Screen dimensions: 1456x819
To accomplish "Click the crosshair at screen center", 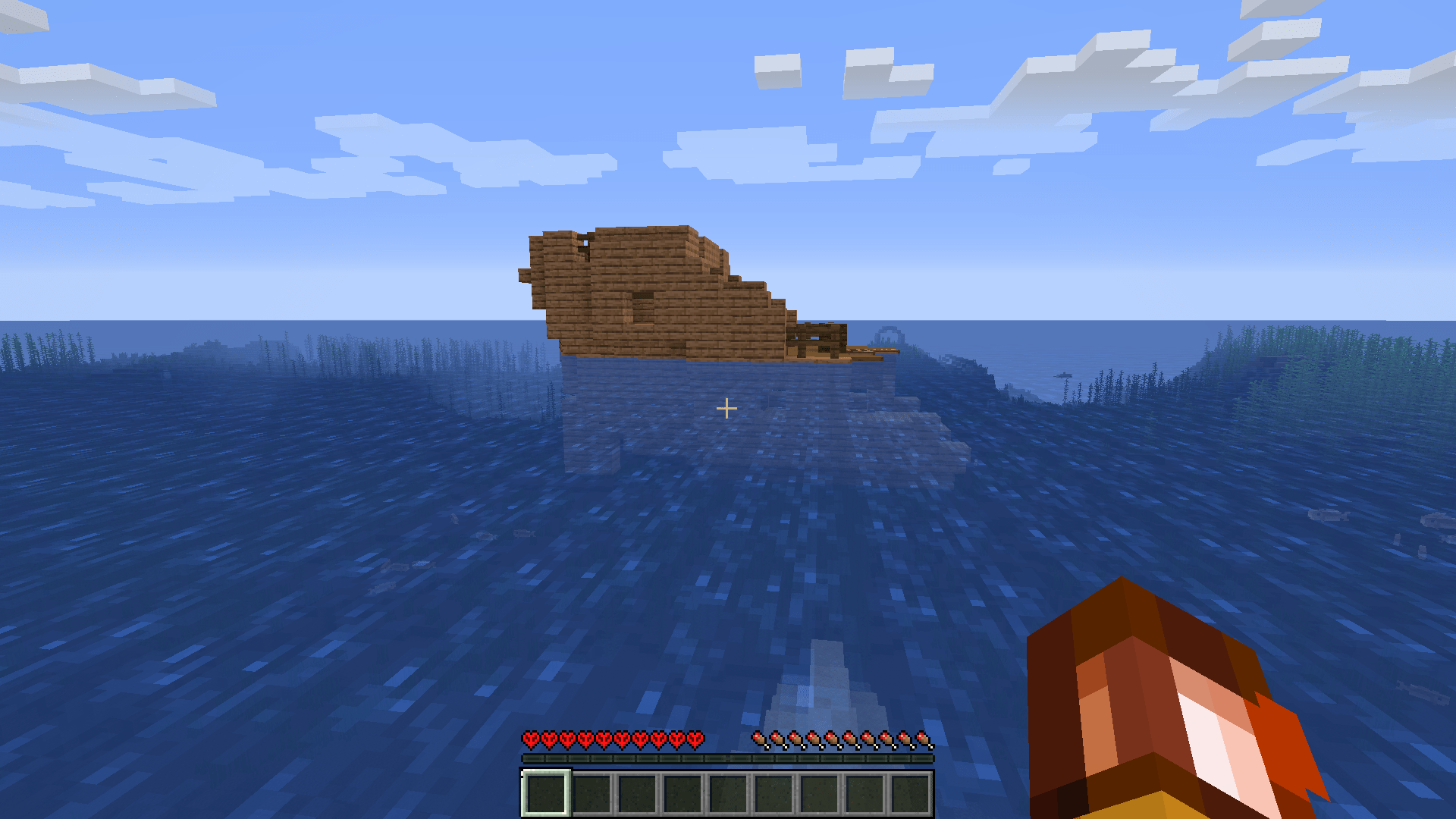I will pyautogui.click(x=728, y=409).
